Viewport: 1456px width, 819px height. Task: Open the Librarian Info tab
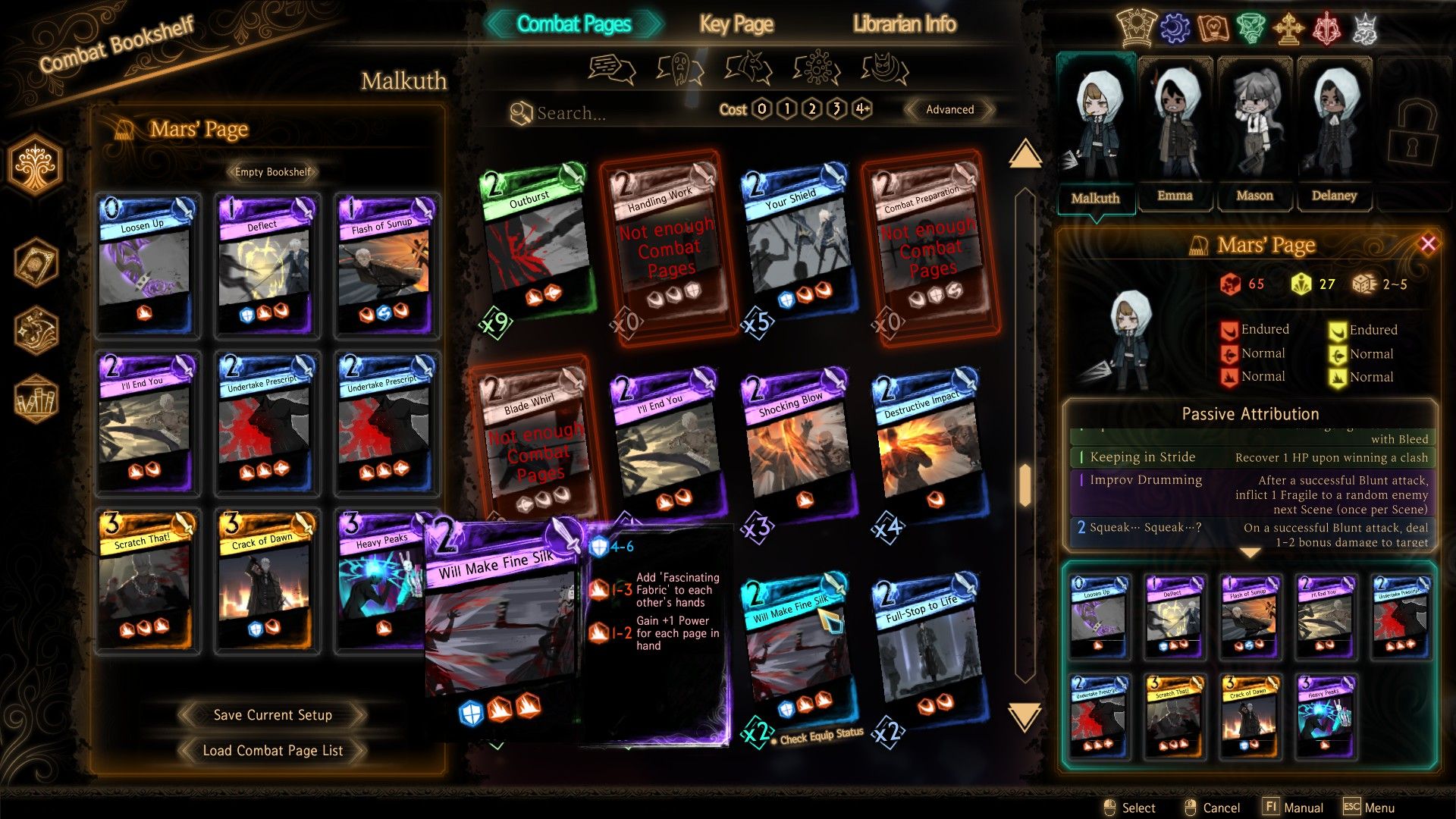(x=904, y=24)
